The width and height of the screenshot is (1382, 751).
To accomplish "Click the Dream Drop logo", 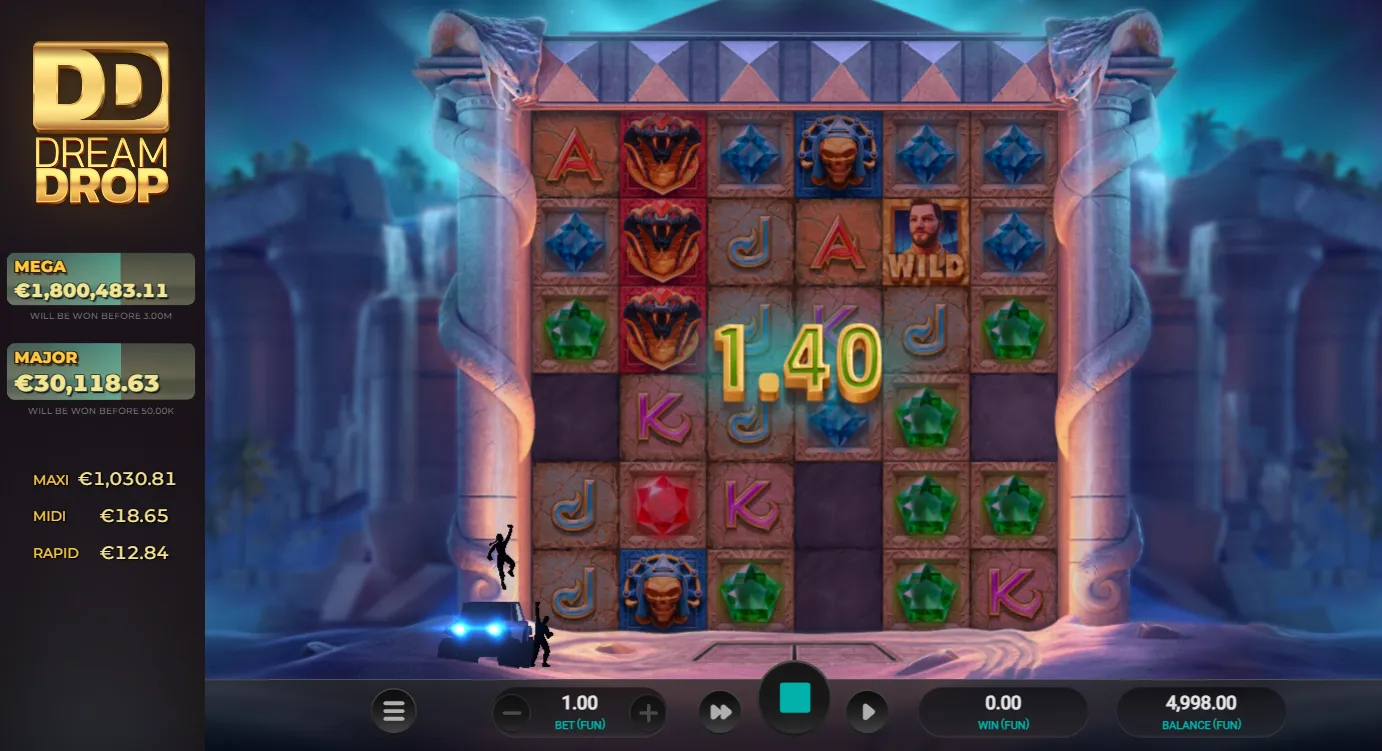I will [100, 115].
